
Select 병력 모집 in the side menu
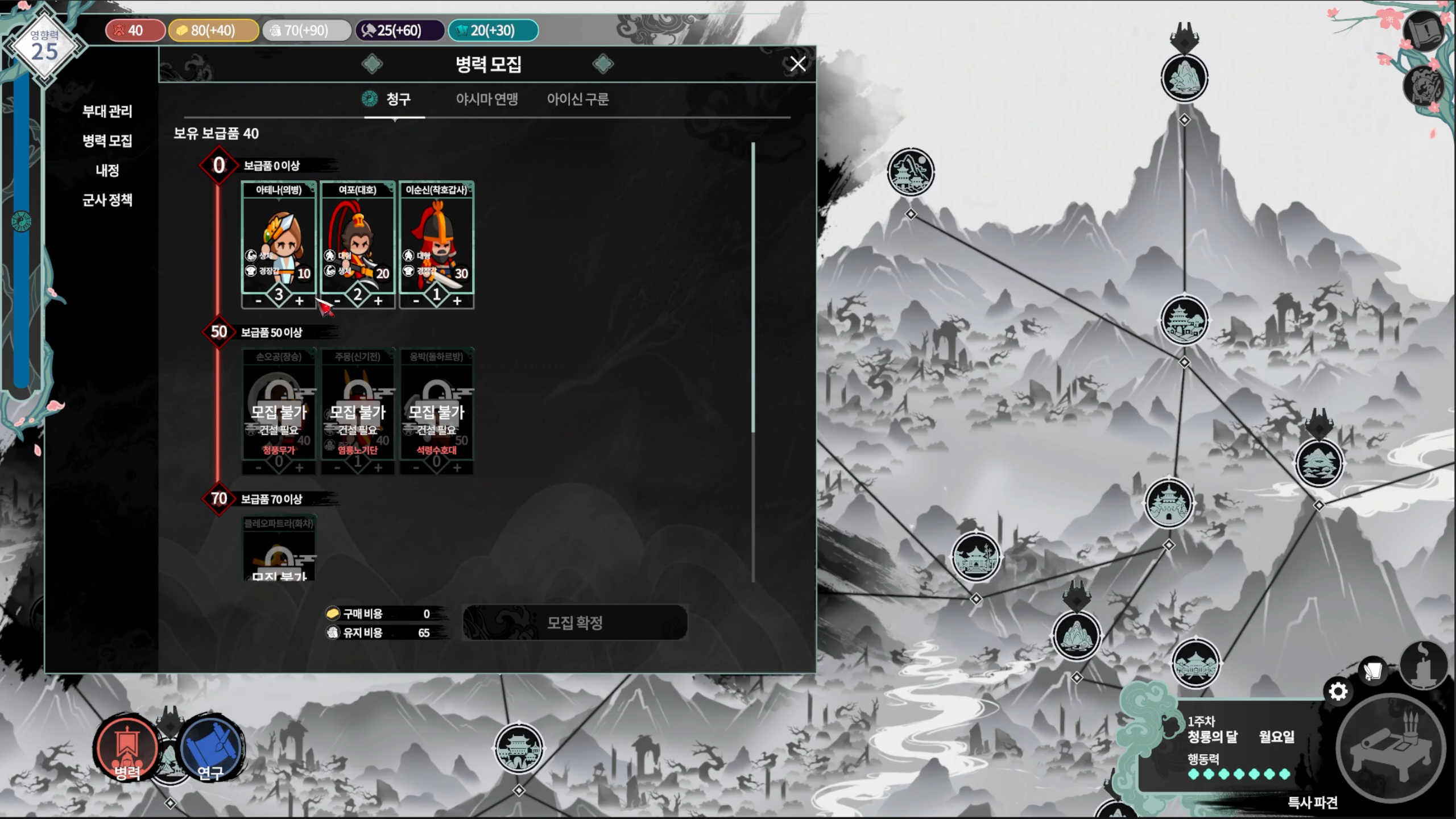pyautogui.click(x=107, y=141)
